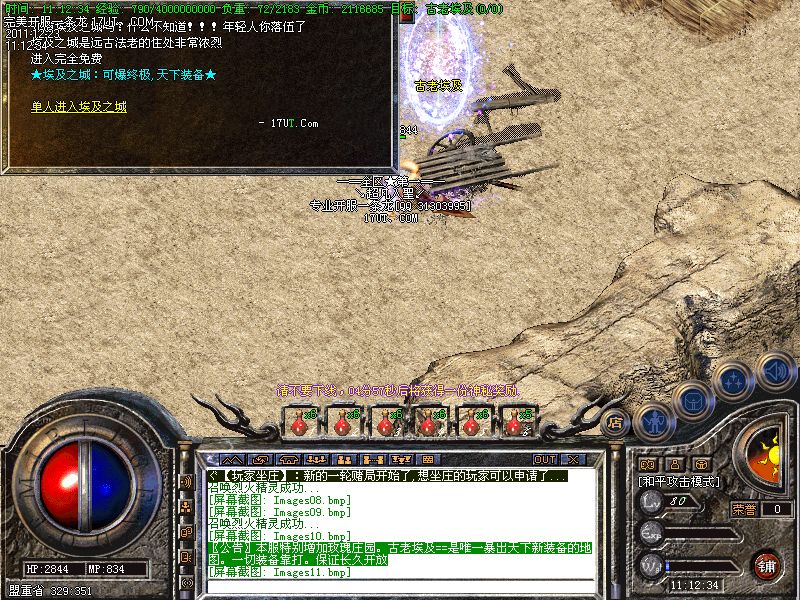Click the Lv level button
The width and height of the screenshot is (800, 600).
[x=652, y=501]
